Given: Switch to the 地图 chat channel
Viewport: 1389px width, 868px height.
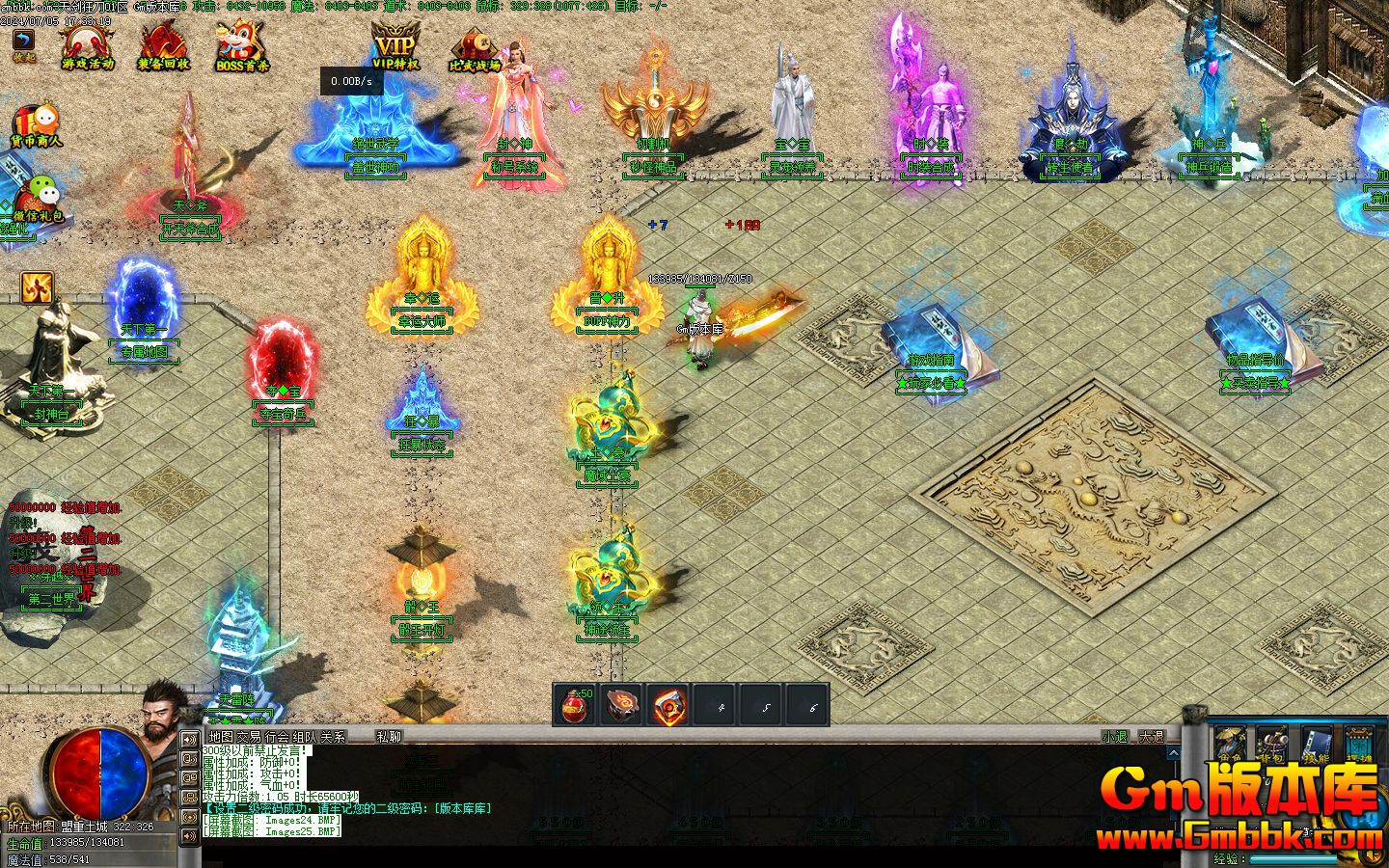Looking at the screenshot, I should [221, 737].
